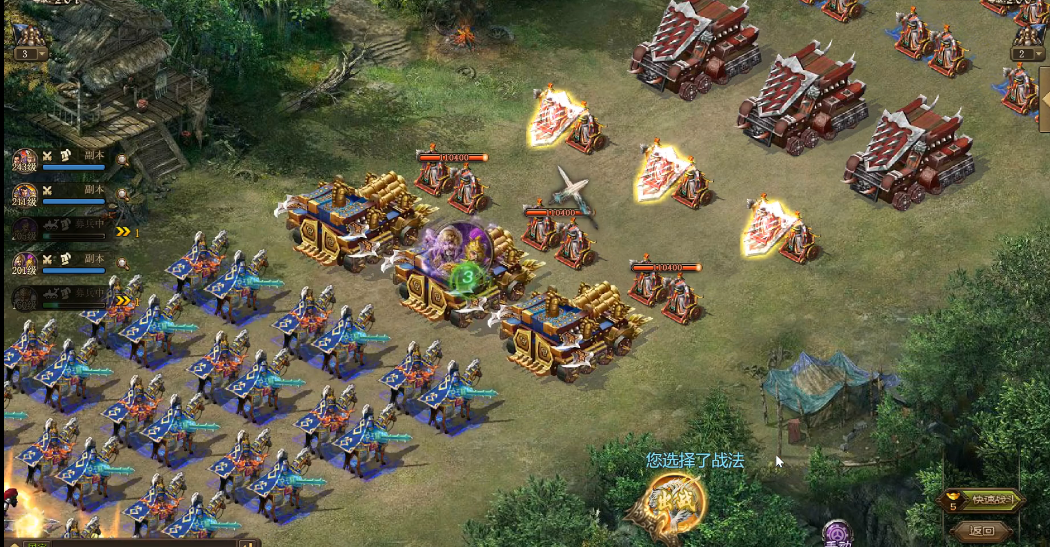Inspect the level 201 general with magnifier
This screenshot has height=547, width=1050.
click(122, 262)
